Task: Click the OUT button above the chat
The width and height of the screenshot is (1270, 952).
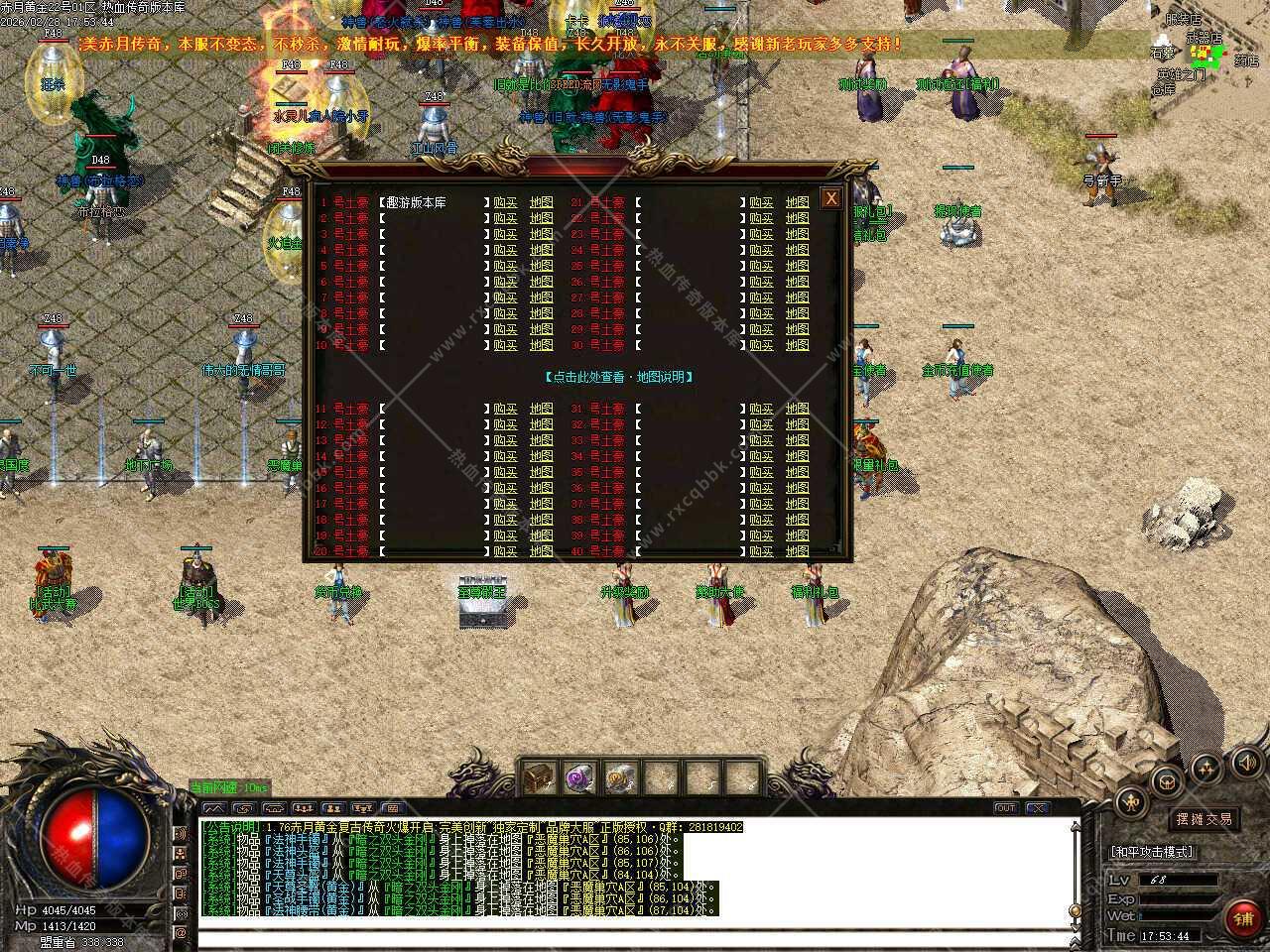Action: [1005, 808]
